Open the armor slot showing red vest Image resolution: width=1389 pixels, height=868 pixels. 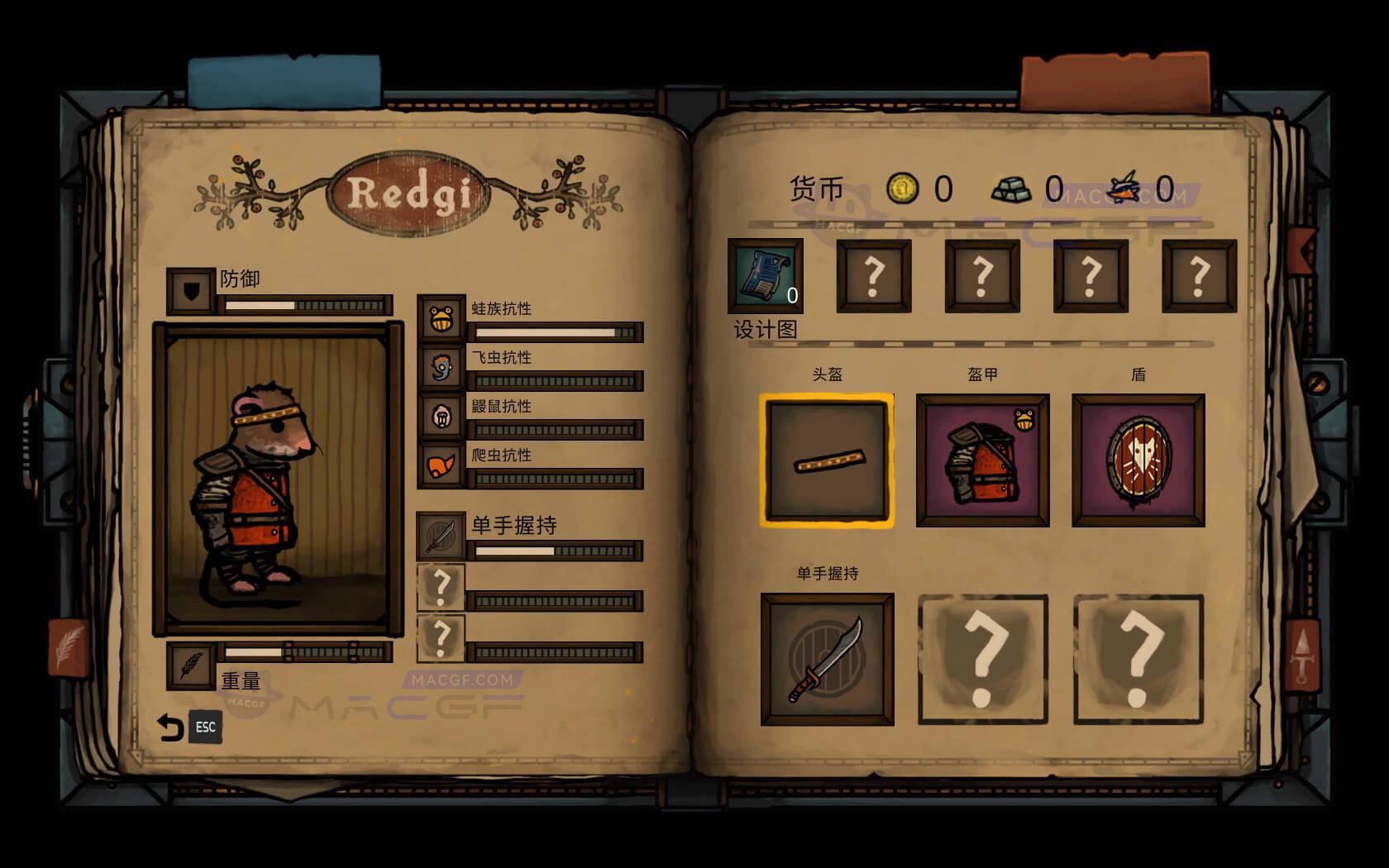[x=982, y=461]
